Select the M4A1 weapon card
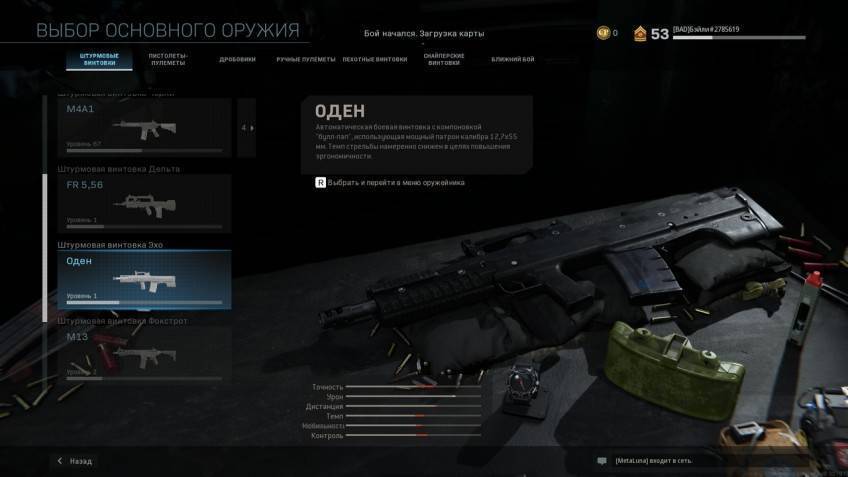Image resolution: width=848 pixels, height=477 pixels. (x=144, y=128)
